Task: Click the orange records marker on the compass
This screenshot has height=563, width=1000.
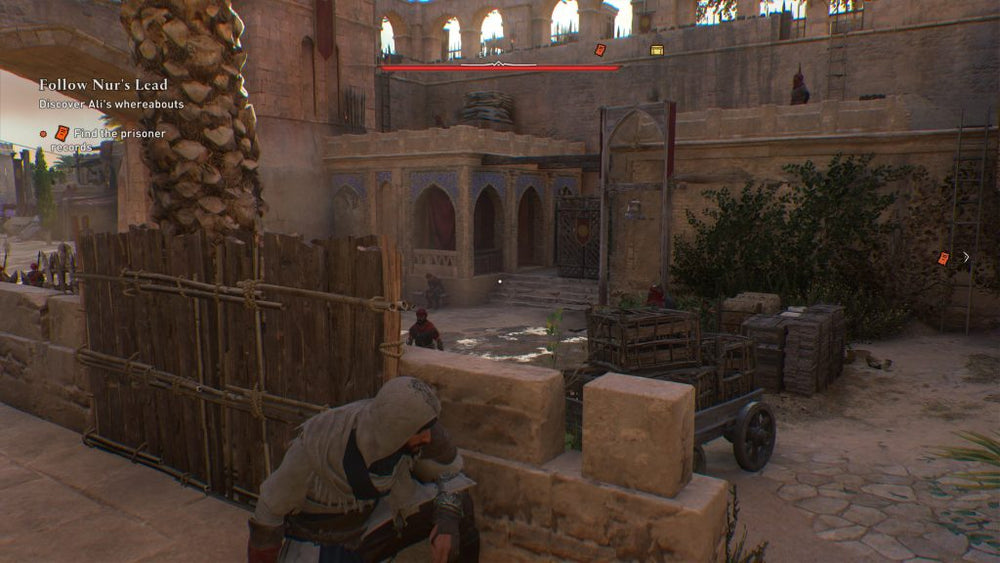Action: 600,50
